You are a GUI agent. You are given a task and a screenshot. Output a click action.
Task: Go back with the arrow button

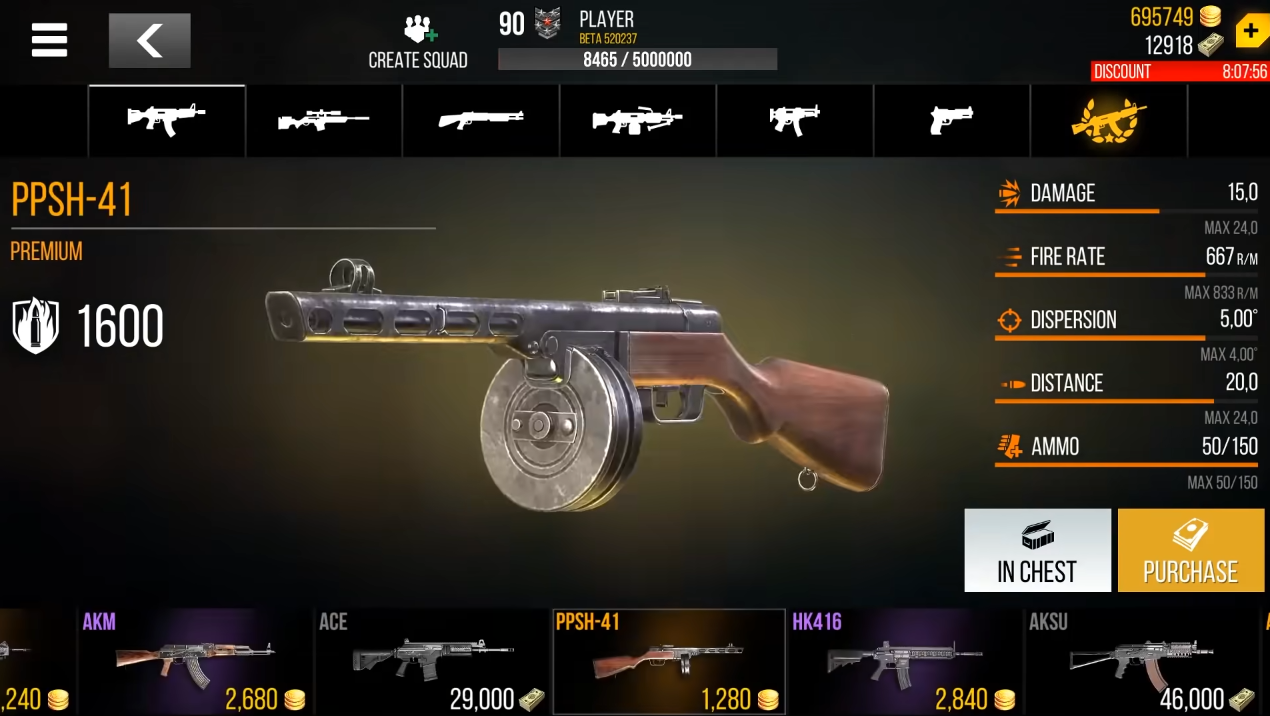[149, 40]
